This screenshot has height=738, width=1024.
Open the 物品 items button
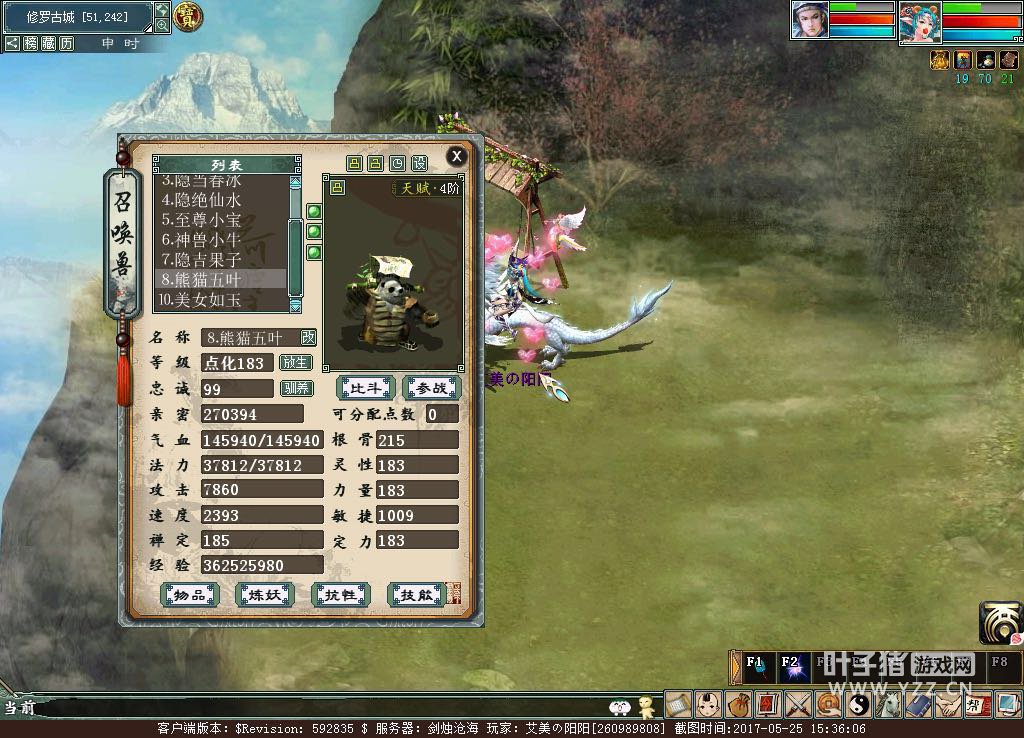190,595
